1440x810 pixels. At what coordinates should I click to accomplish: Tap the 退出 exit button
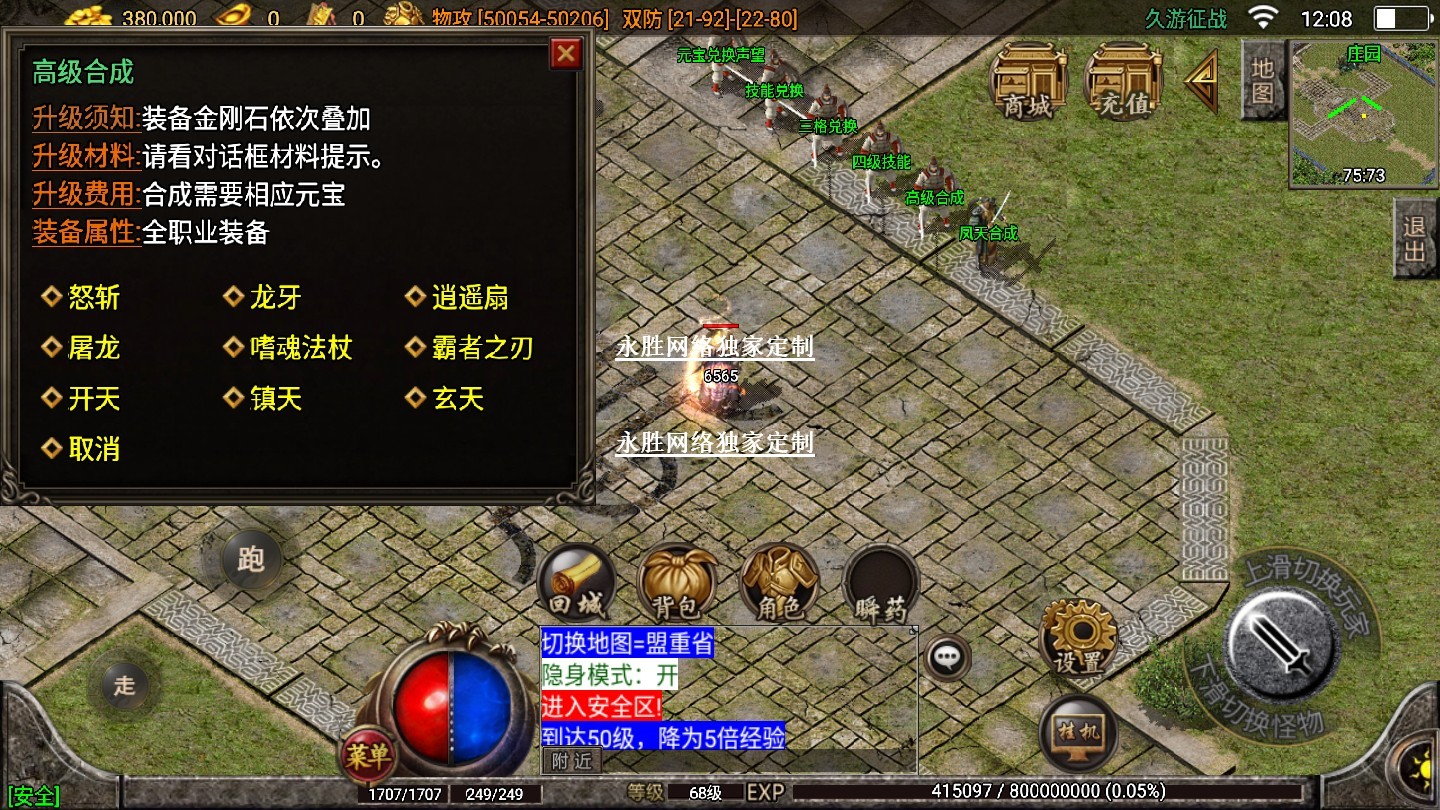click(1414, 238)
